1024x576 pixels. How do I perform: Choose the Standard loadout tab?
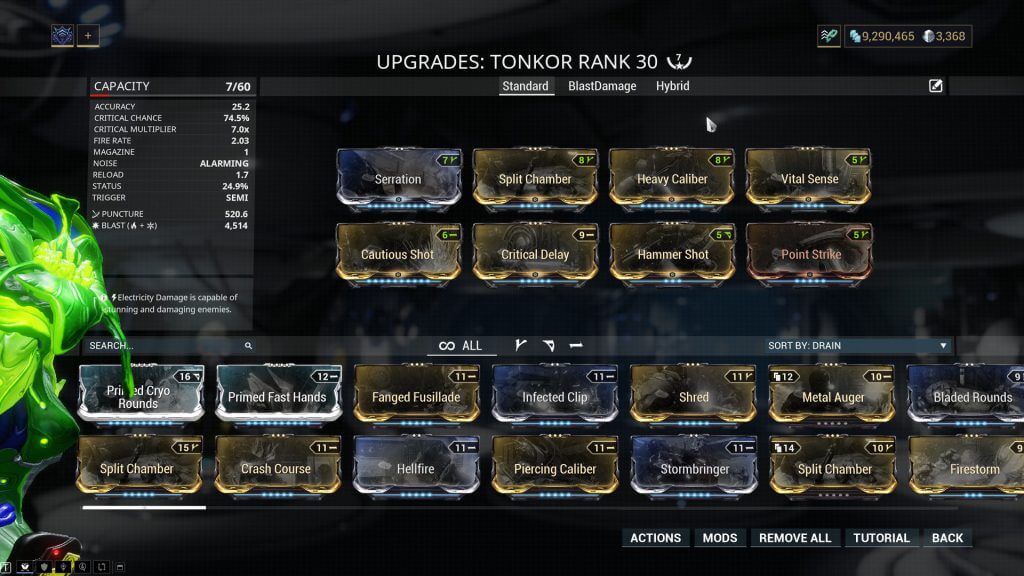(x=525, y=86)
